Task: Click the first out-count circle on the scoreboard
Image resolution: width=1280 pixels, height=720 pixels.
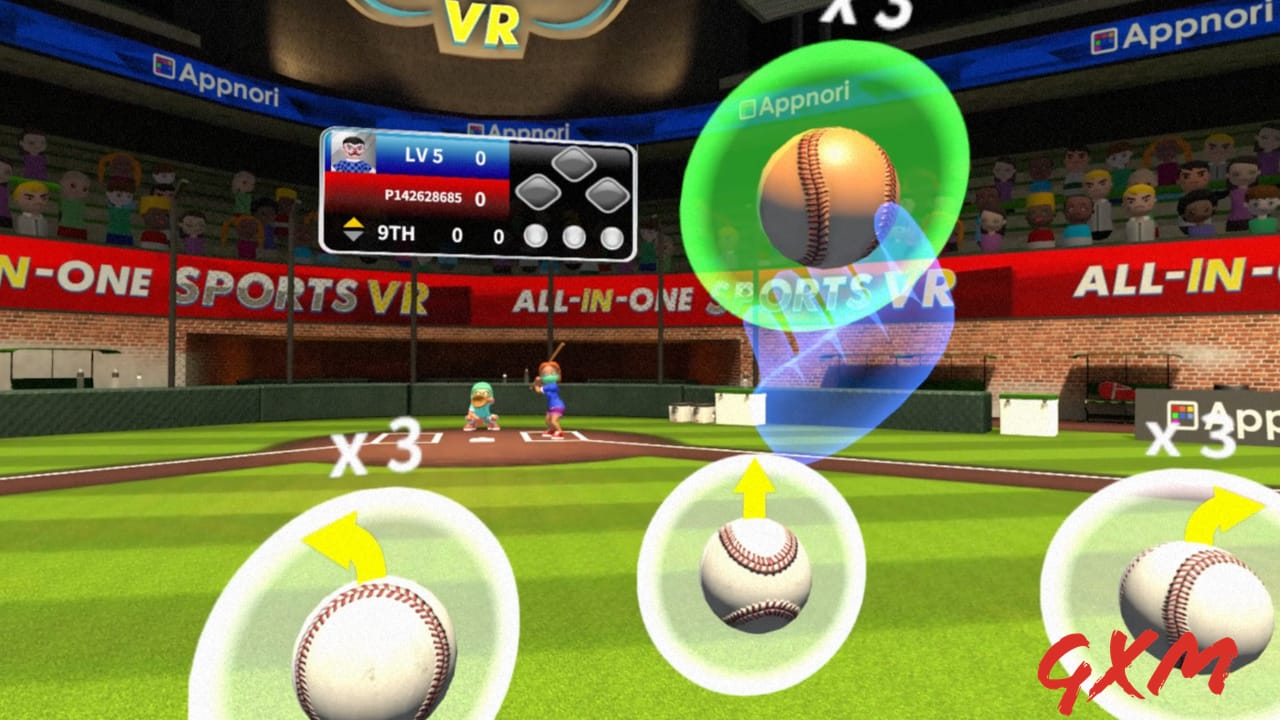Action: pyautogui.click(x=534, y=235)
